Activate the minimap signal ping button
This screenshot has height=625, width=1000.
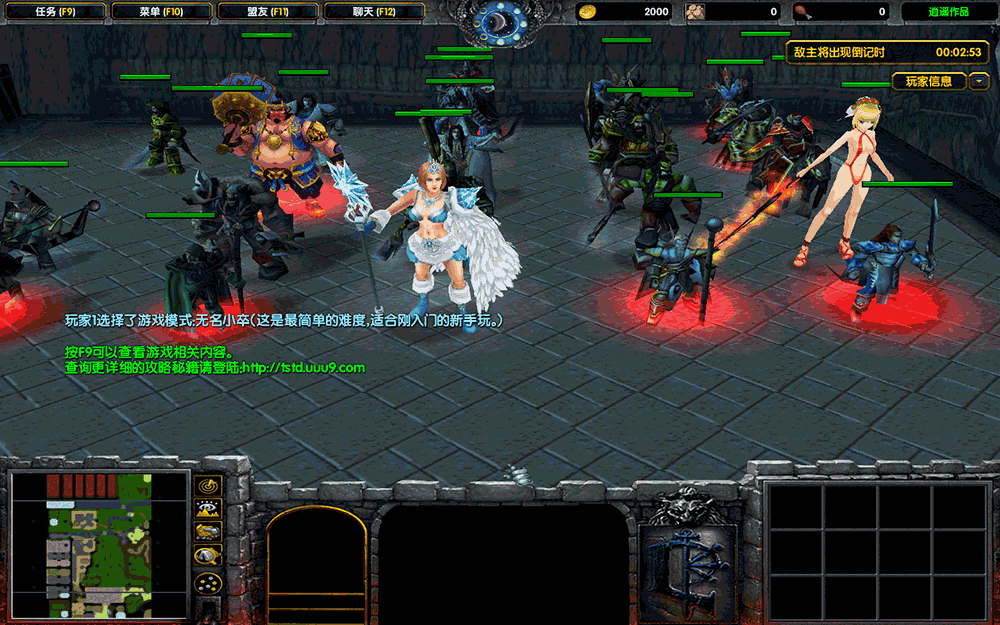[208, 486]
